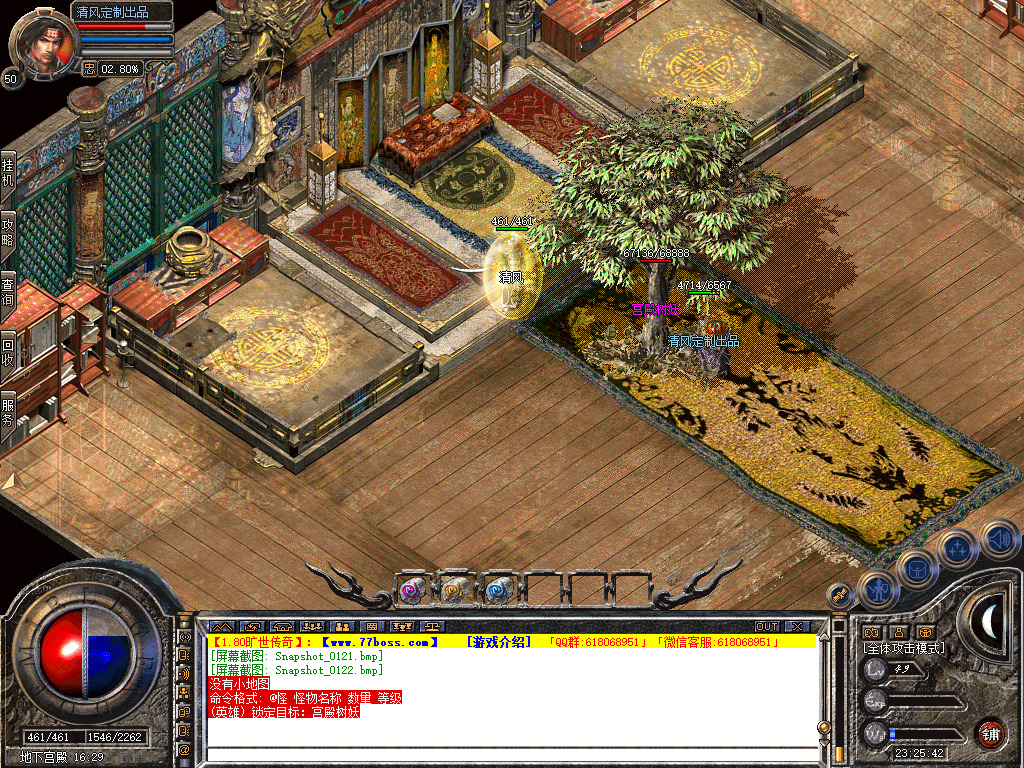Screen dimensions: 1024x768
Task: Open the skills sparkle round button
Action: [957, 548]
